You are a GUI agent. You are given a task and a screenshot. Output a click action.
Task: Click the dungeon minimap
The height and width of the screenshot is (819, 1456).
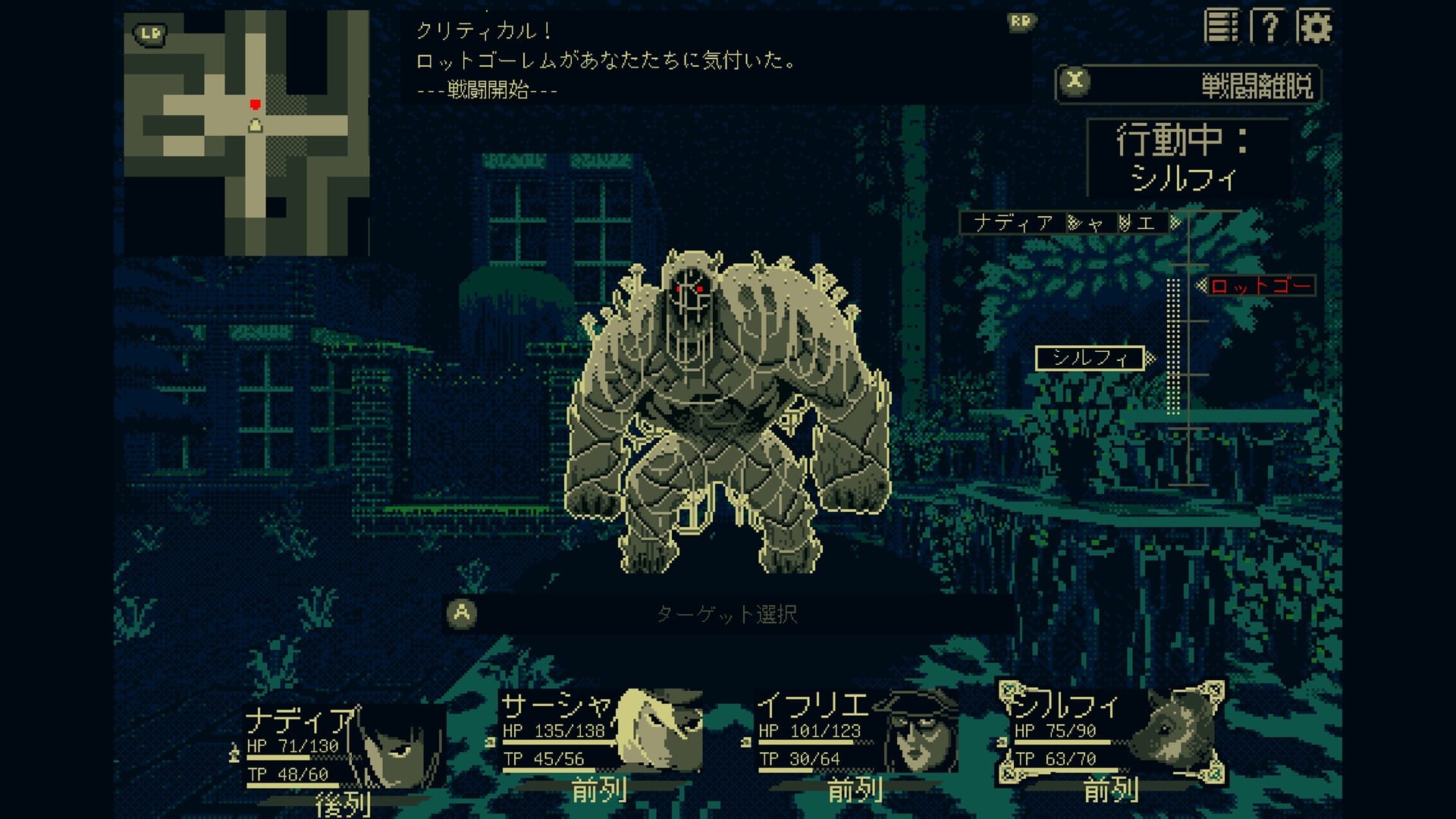point(246,133)
